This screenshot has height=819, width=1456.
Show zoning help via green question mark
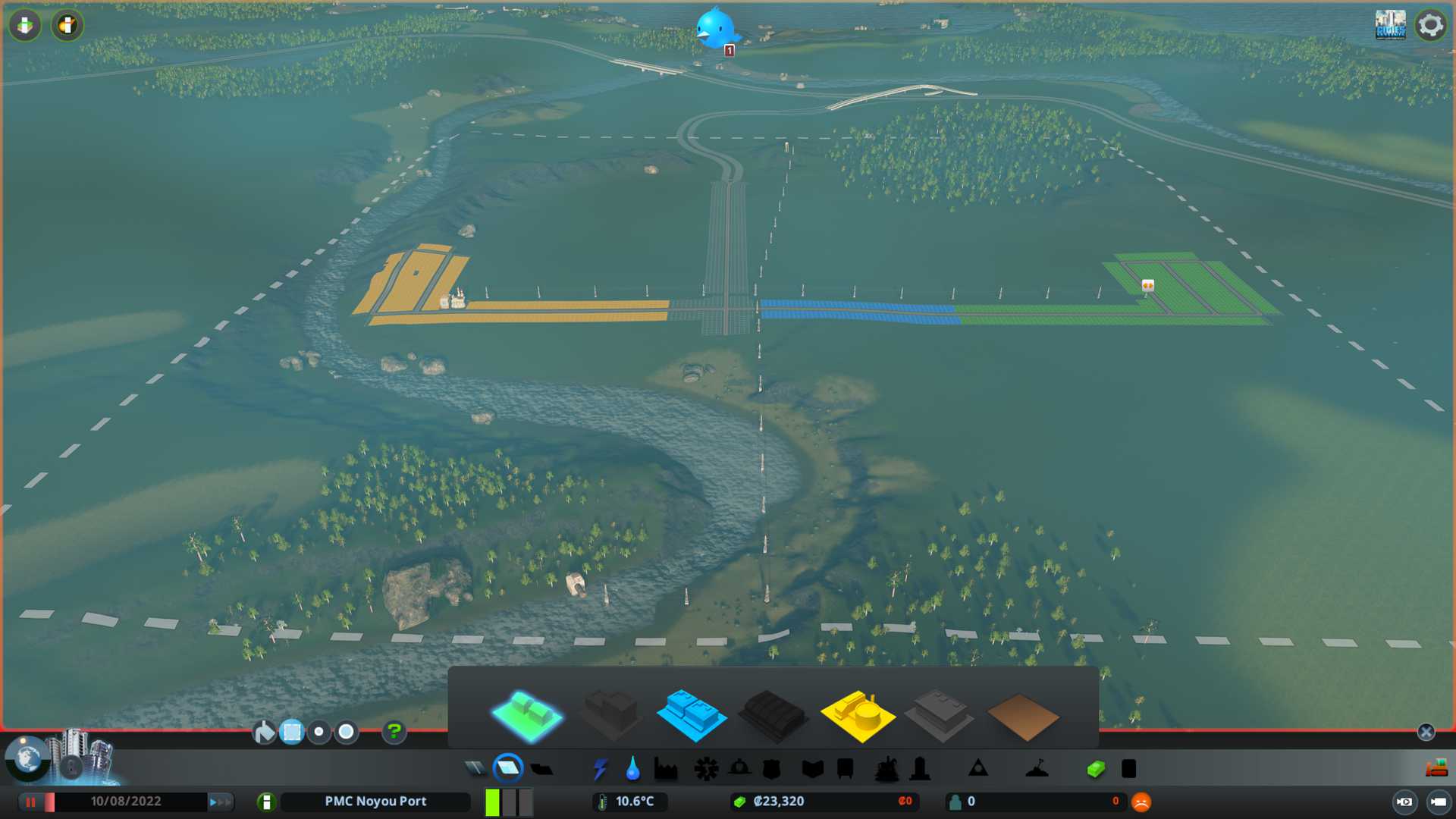(394, 732)
